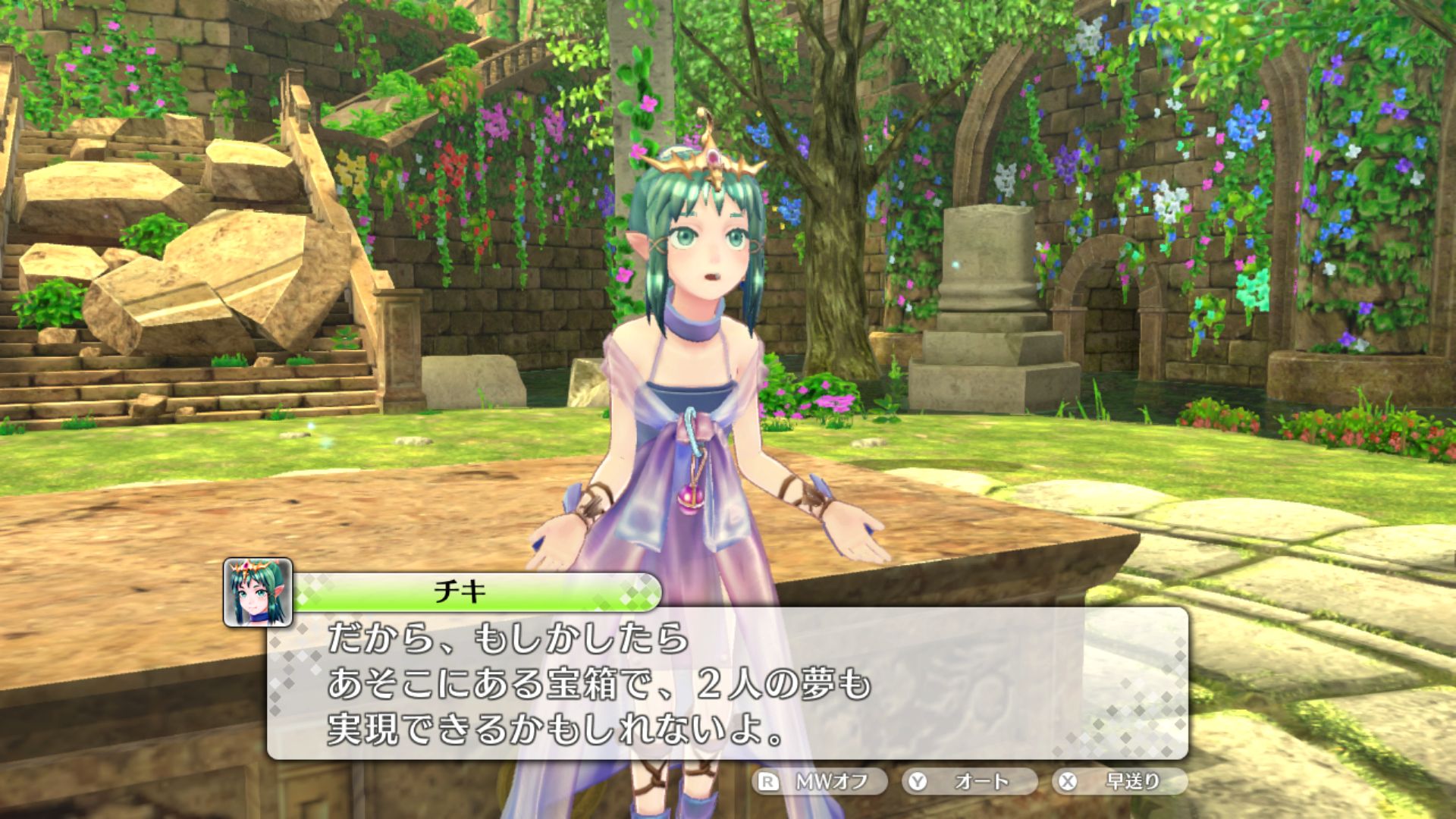Advance Tiki's dialogue text box
This screenshot has height=819, width=1456.
coord(726,682)
